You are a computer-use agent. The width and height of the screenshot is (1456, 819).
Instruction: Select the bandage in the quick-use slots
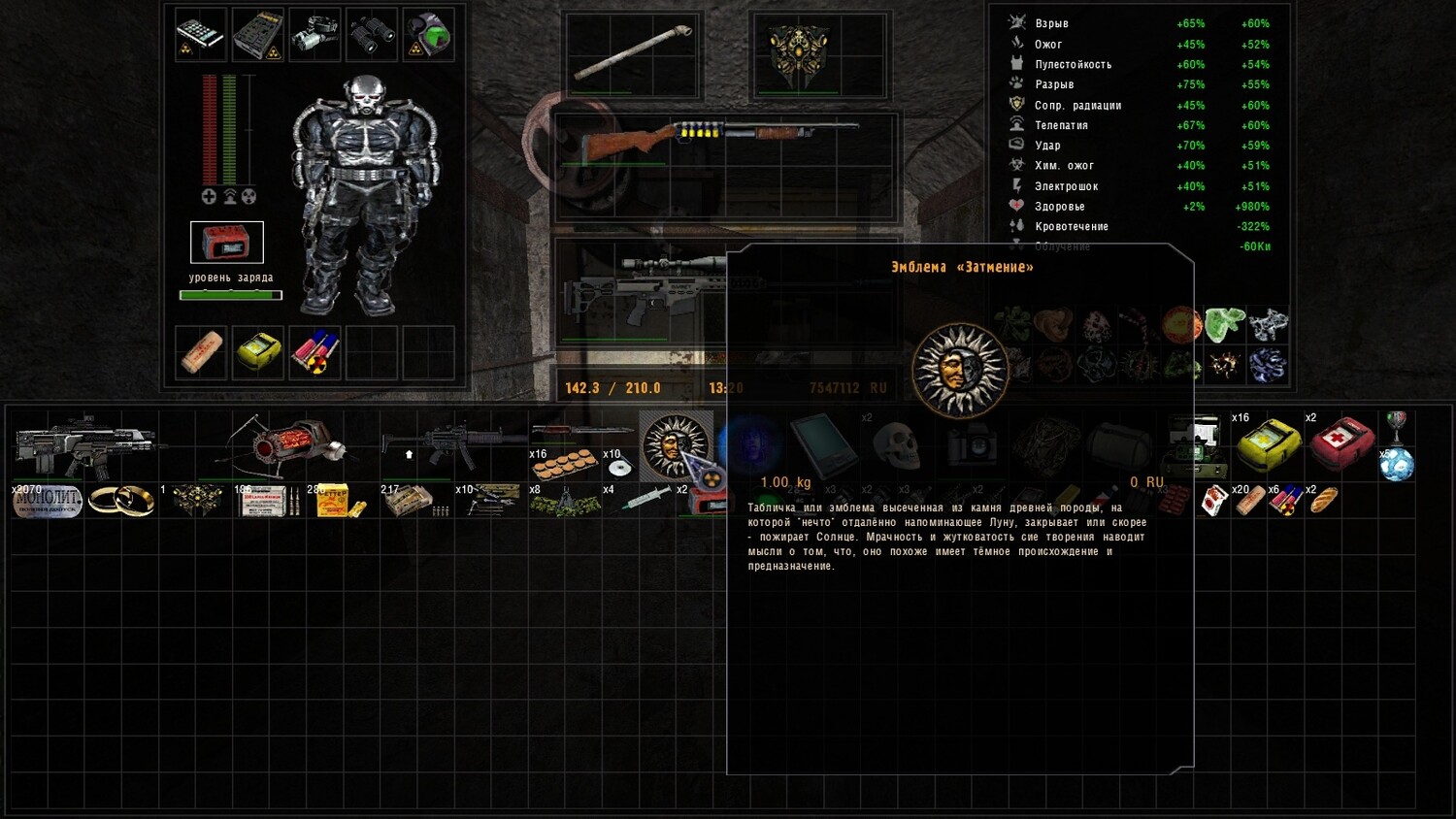[x=201, y=351]
